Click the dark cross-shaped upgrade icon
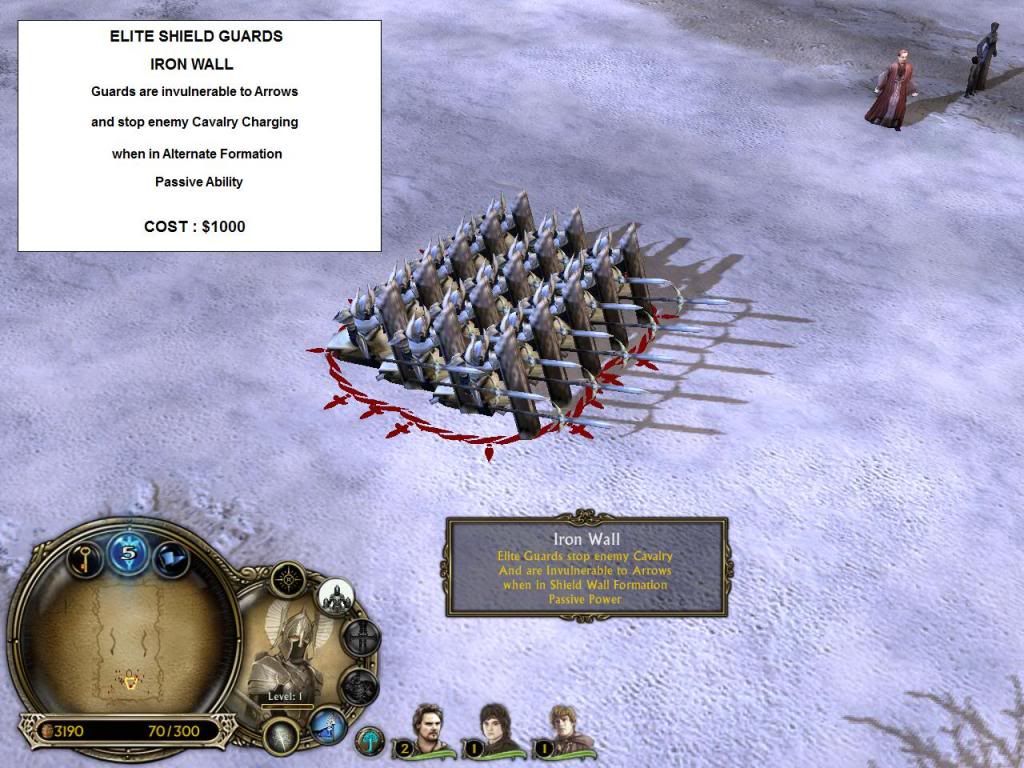The image size is (1024, 768). tap(361, 637)
